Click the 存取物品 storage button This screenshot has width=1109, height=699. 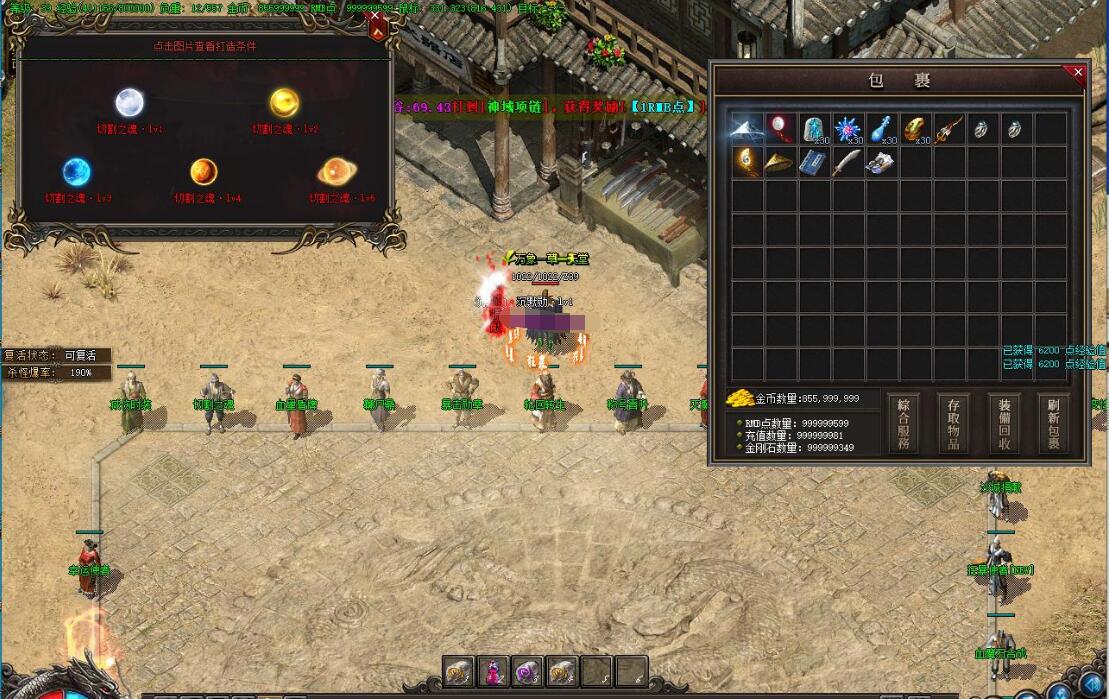(x=953, y=424)
